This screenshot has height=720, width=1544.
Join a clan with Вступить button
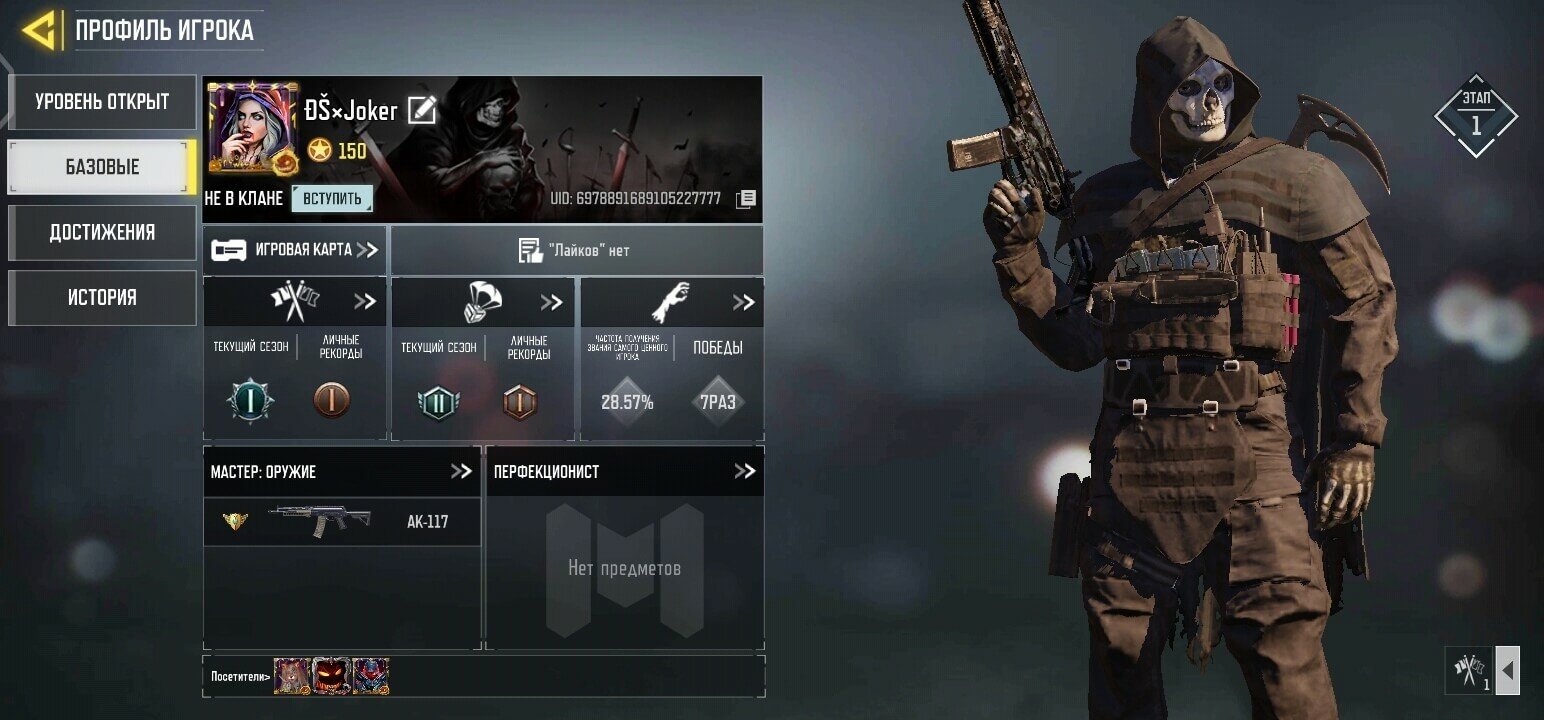click(x=332, y=198)
